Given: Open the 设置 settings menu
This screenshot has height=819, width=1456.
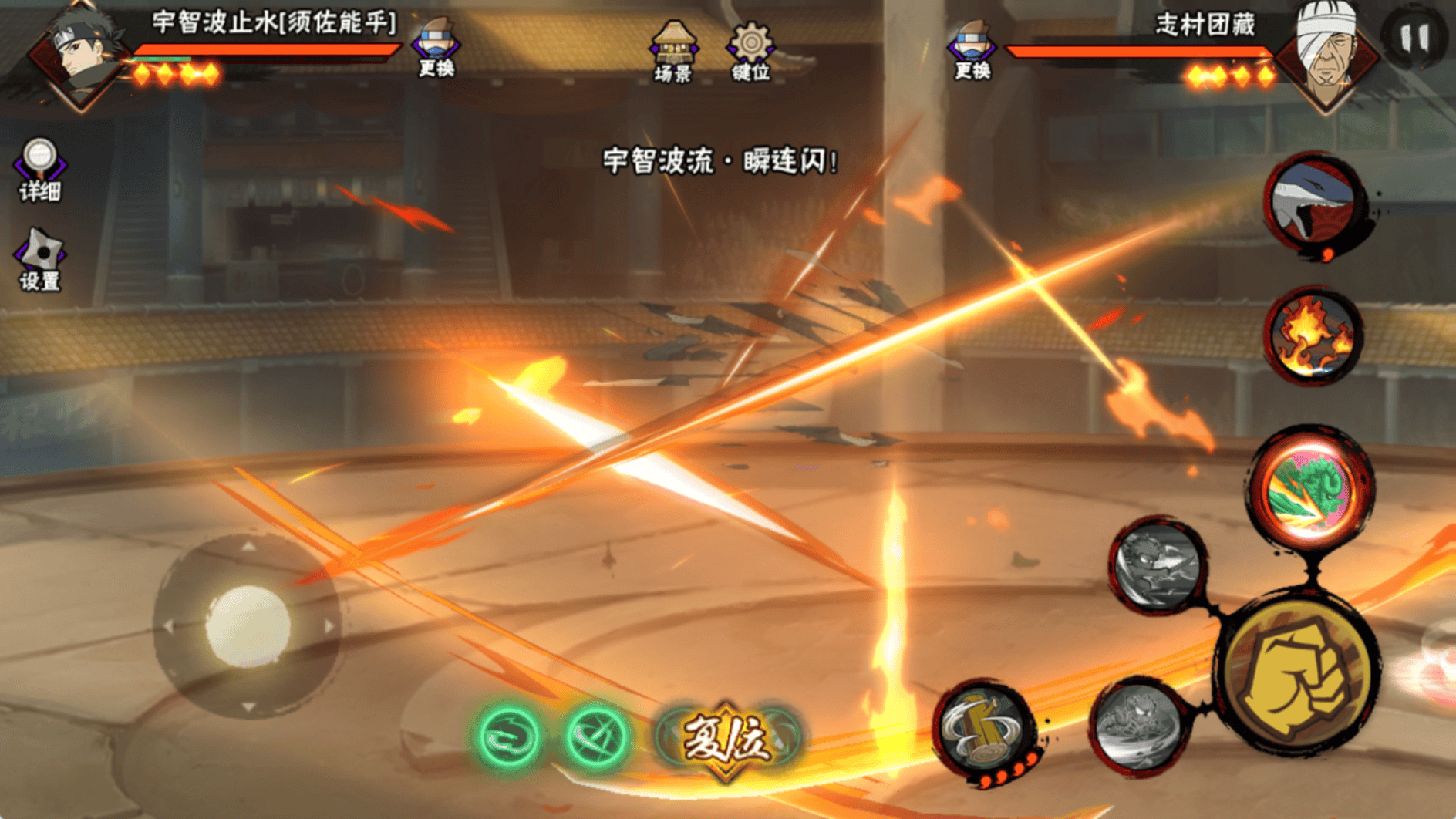Looking at the screenshot, I should (x=40, y=258).
